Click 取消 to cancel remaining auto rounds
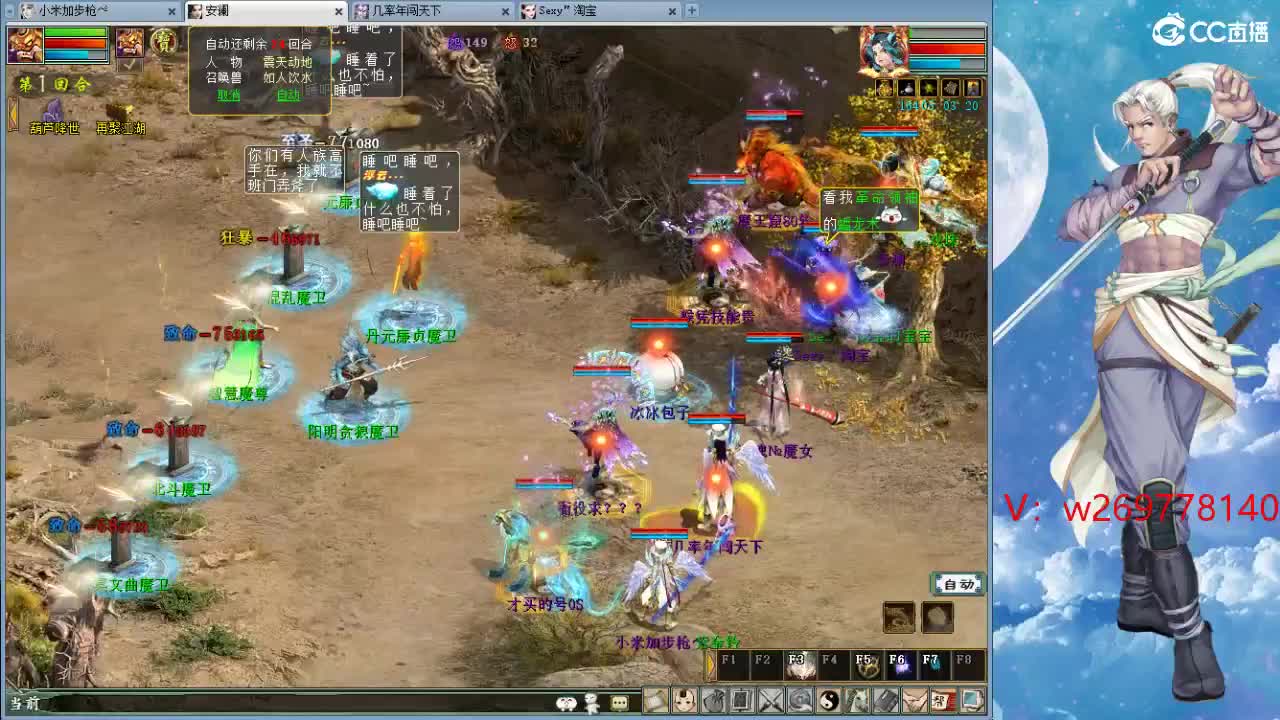Viewport: 1280px width, 720px height. click(x=230, y=95)
